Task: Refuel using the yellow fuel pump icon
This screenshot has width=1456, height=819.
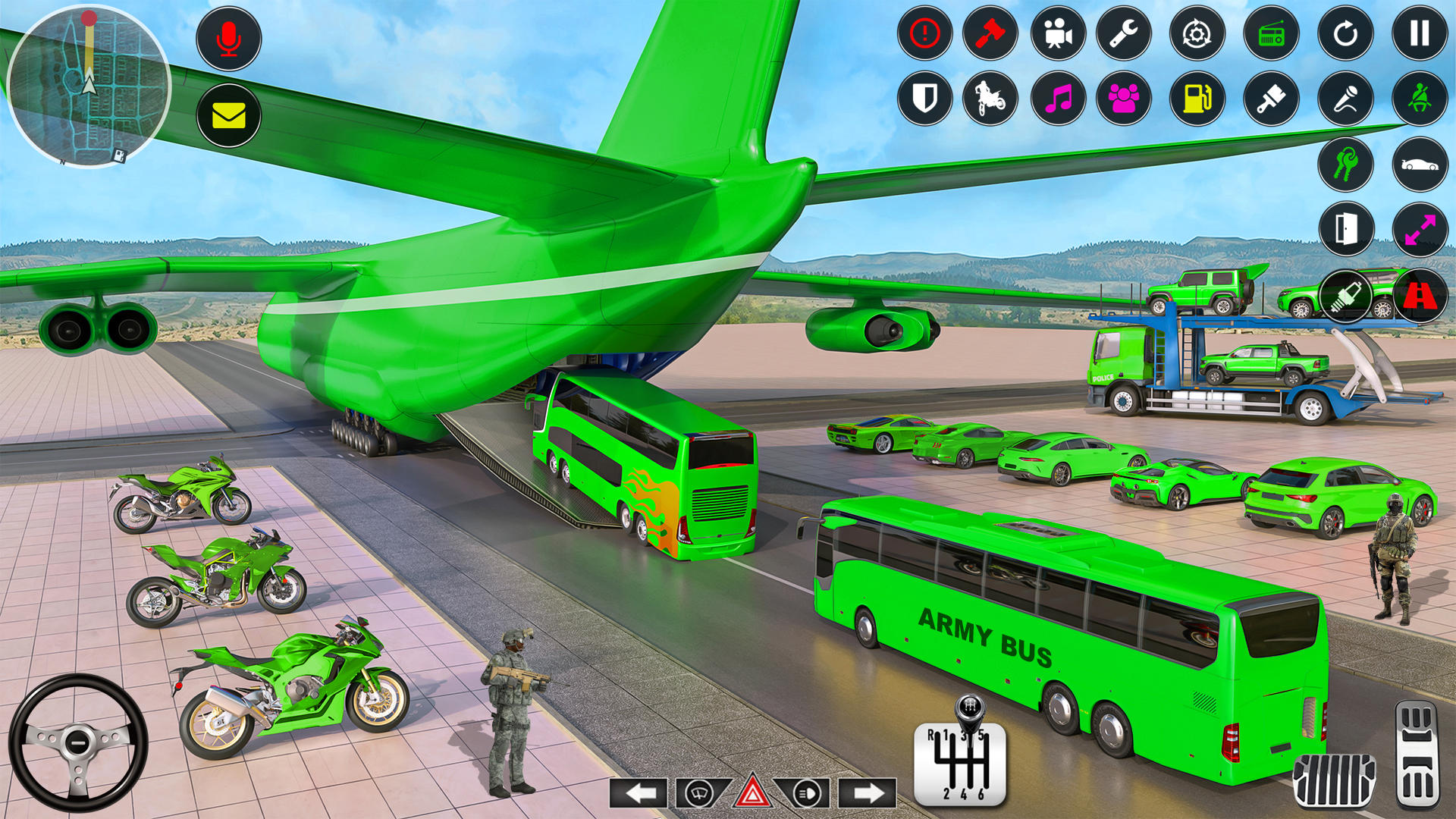Action: (x=1197, y=99)
